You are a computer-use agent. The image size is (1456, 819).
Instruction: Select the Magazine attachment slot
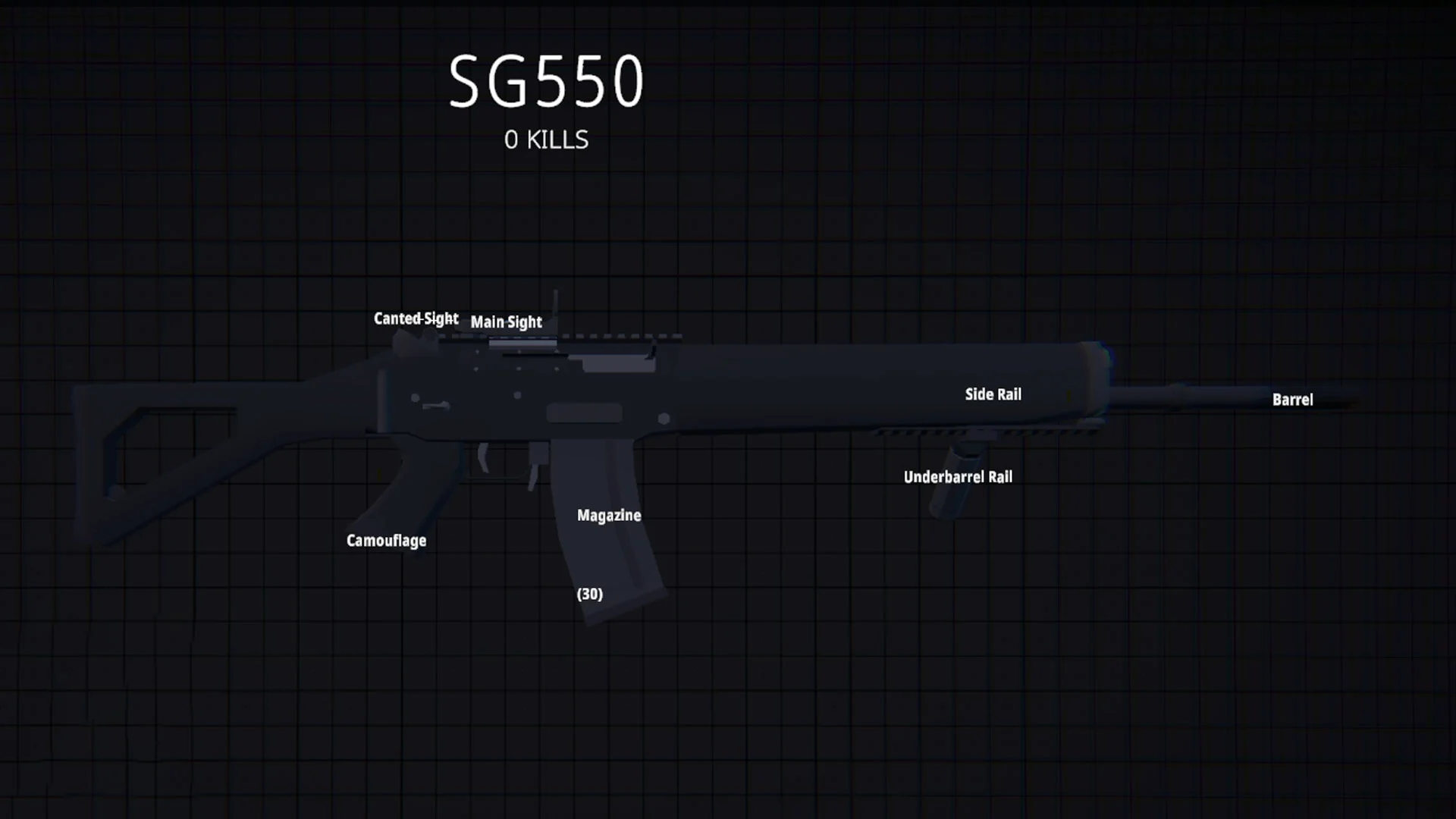(x=607, y=515)
